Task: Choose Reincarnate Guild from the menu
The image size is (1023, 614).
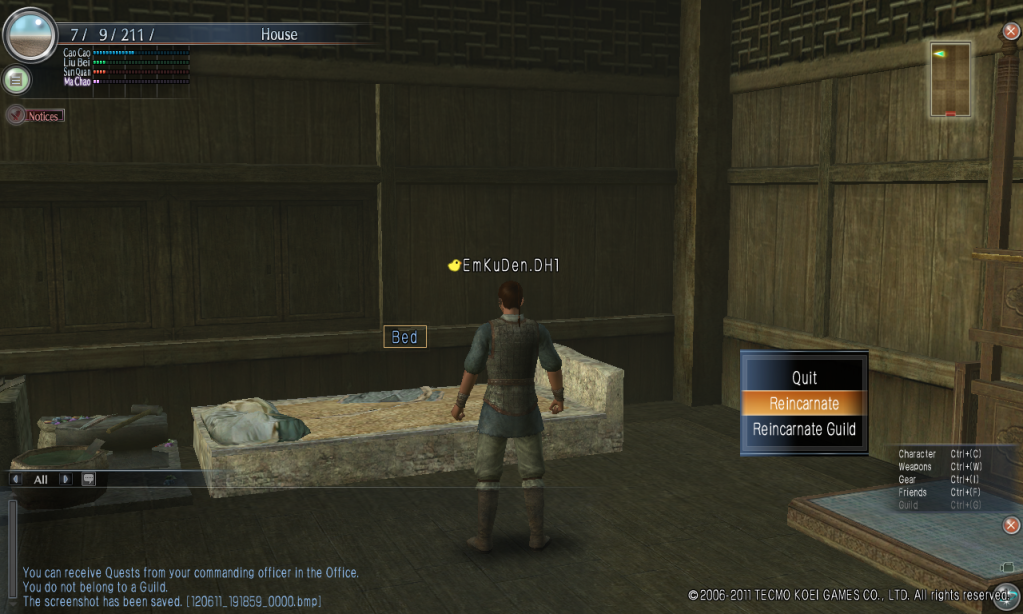Action: (x=804, y=430)
